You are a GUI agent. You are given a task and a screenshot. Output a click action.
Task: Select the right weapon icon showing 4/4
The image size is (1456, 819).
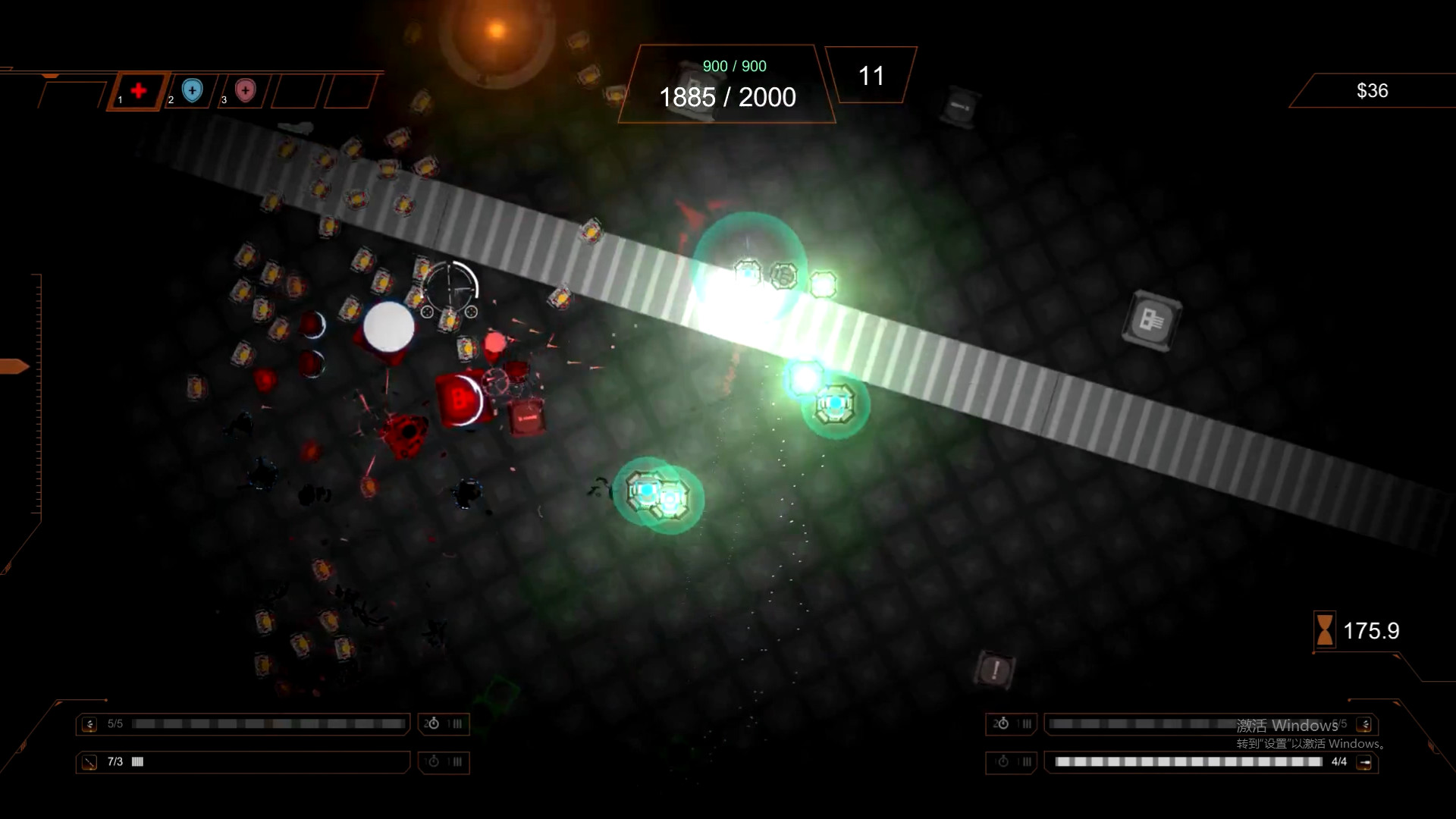[1364, 762]
